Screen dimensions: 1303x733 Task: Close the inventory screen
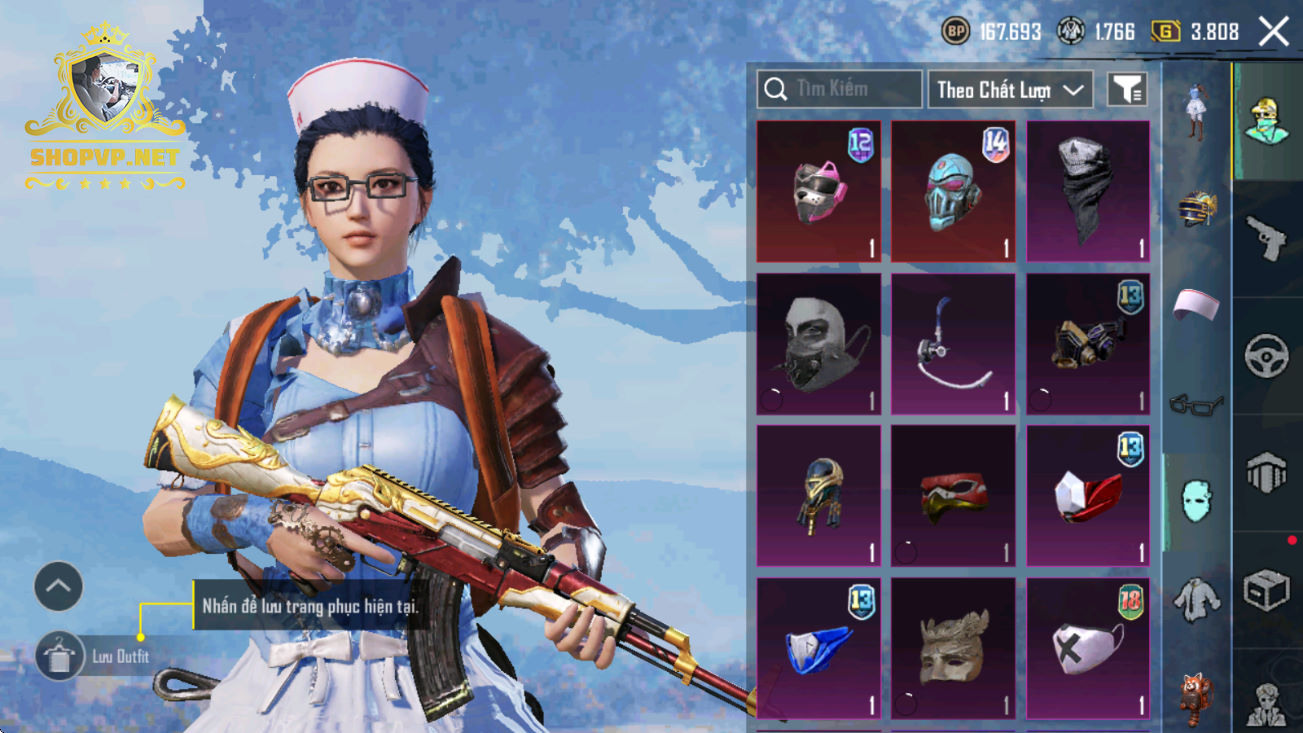click(x=1274, y=31)
